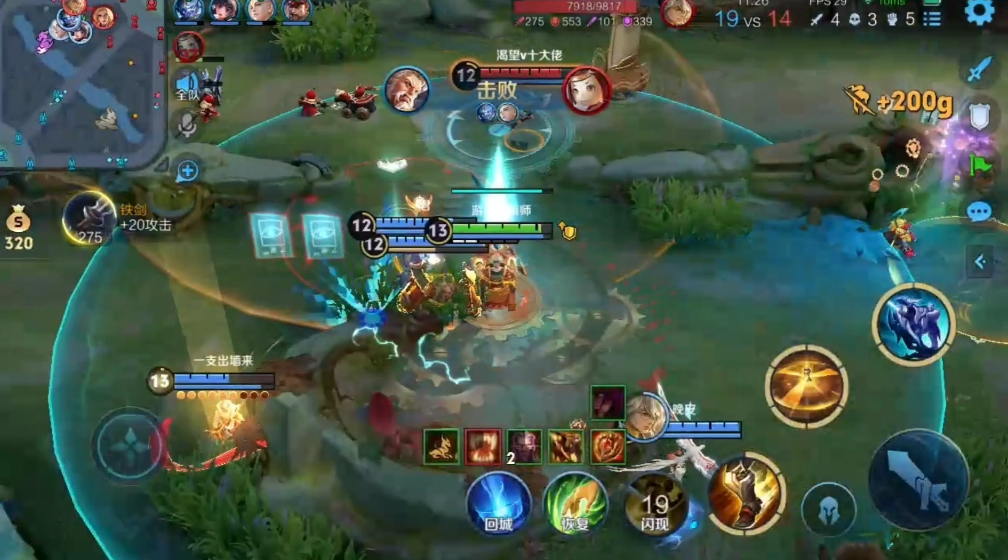Open the quick chat speech bubble

click(x=979, y=212)
